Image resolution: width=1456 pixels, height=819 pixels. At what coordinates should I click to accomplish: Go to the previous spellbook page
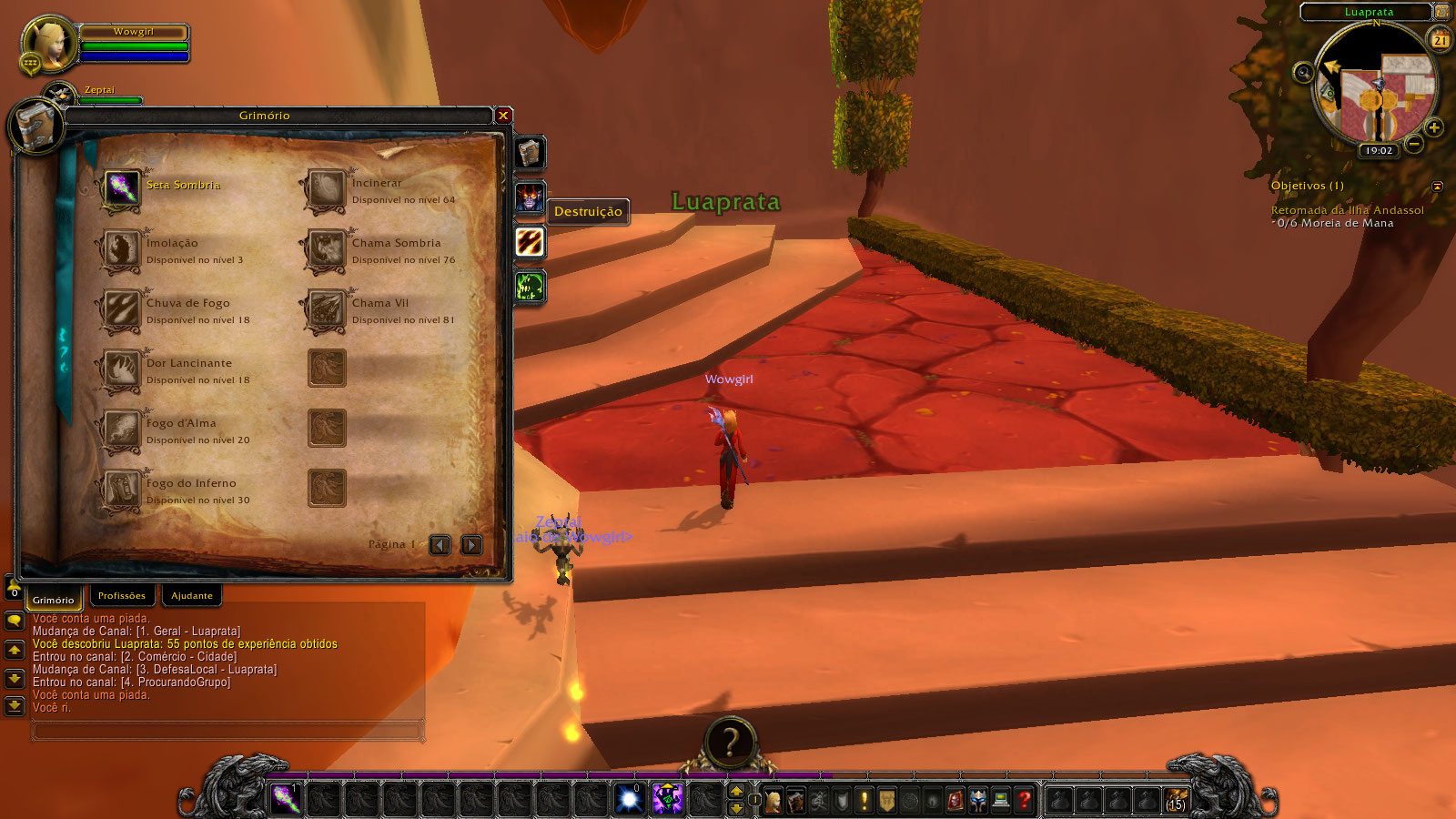pos(440,545)
